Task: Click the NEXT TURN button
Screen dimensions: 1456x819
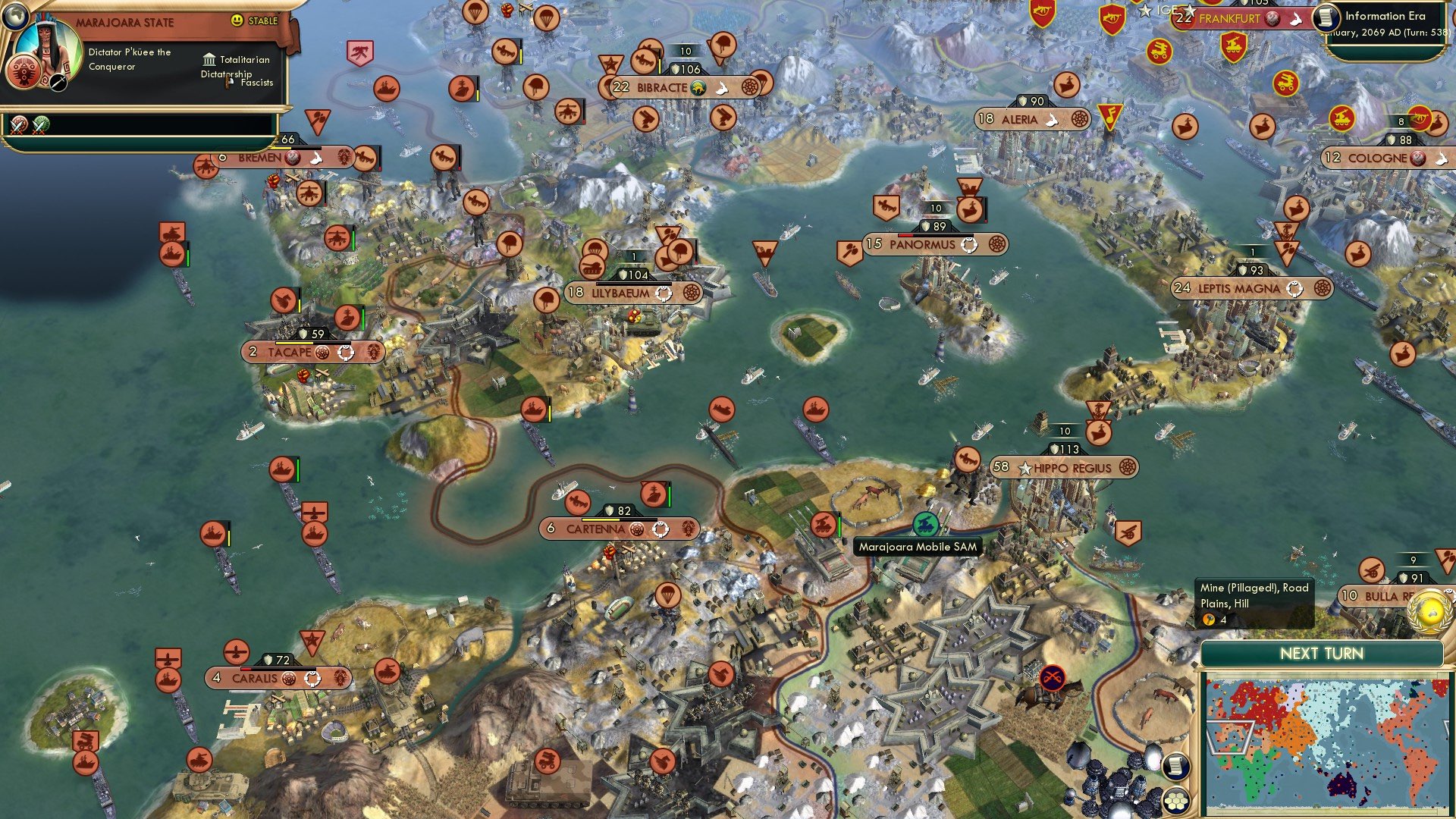Action: [1323, 653]
